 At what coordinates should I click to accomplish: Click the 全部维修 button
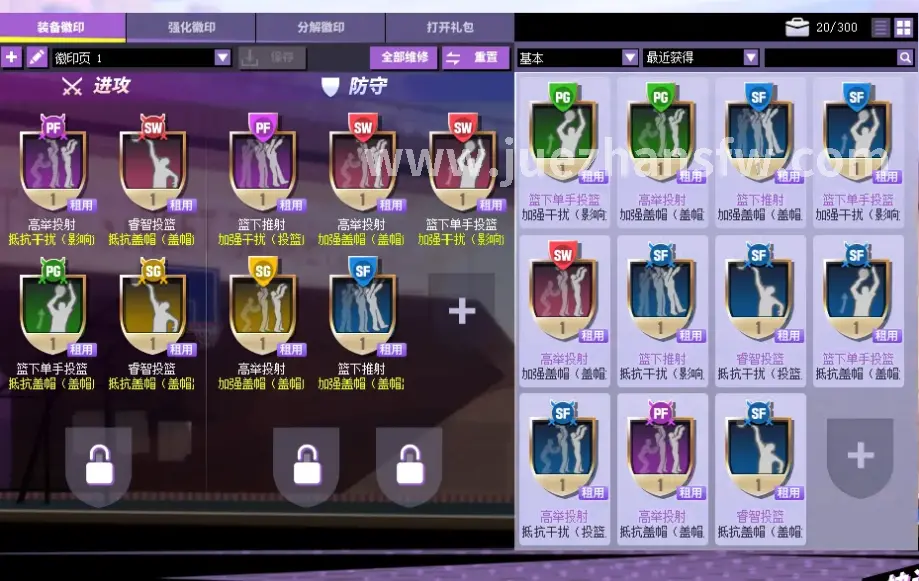(404, 58)
